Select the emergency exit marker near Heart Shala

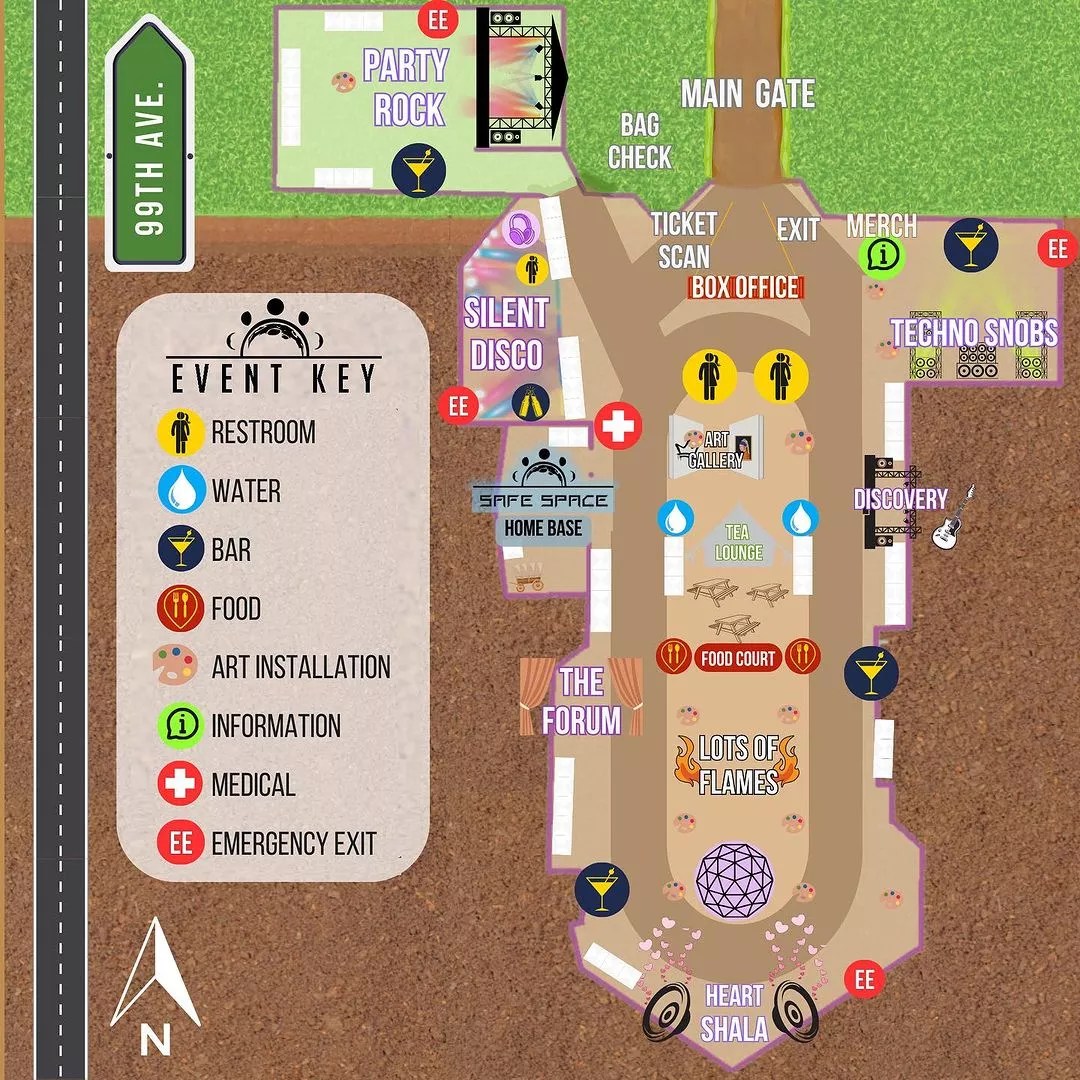(x=865, y=979)
